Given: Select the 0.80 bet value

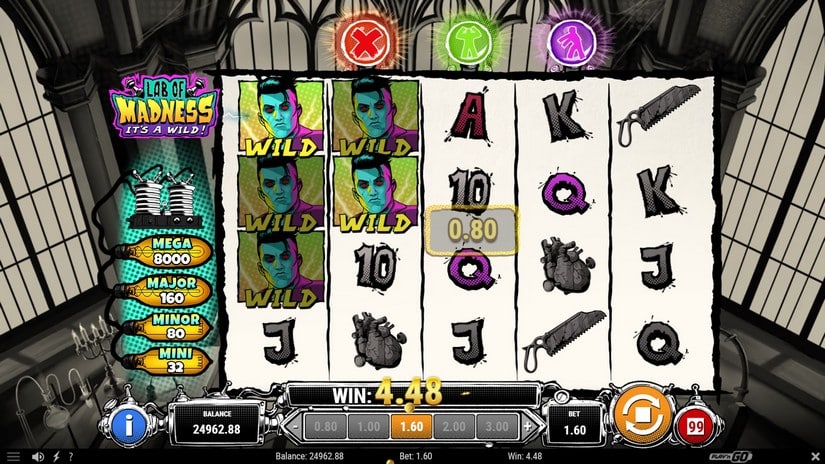Looking at the screenshot, I should point(327,425).
